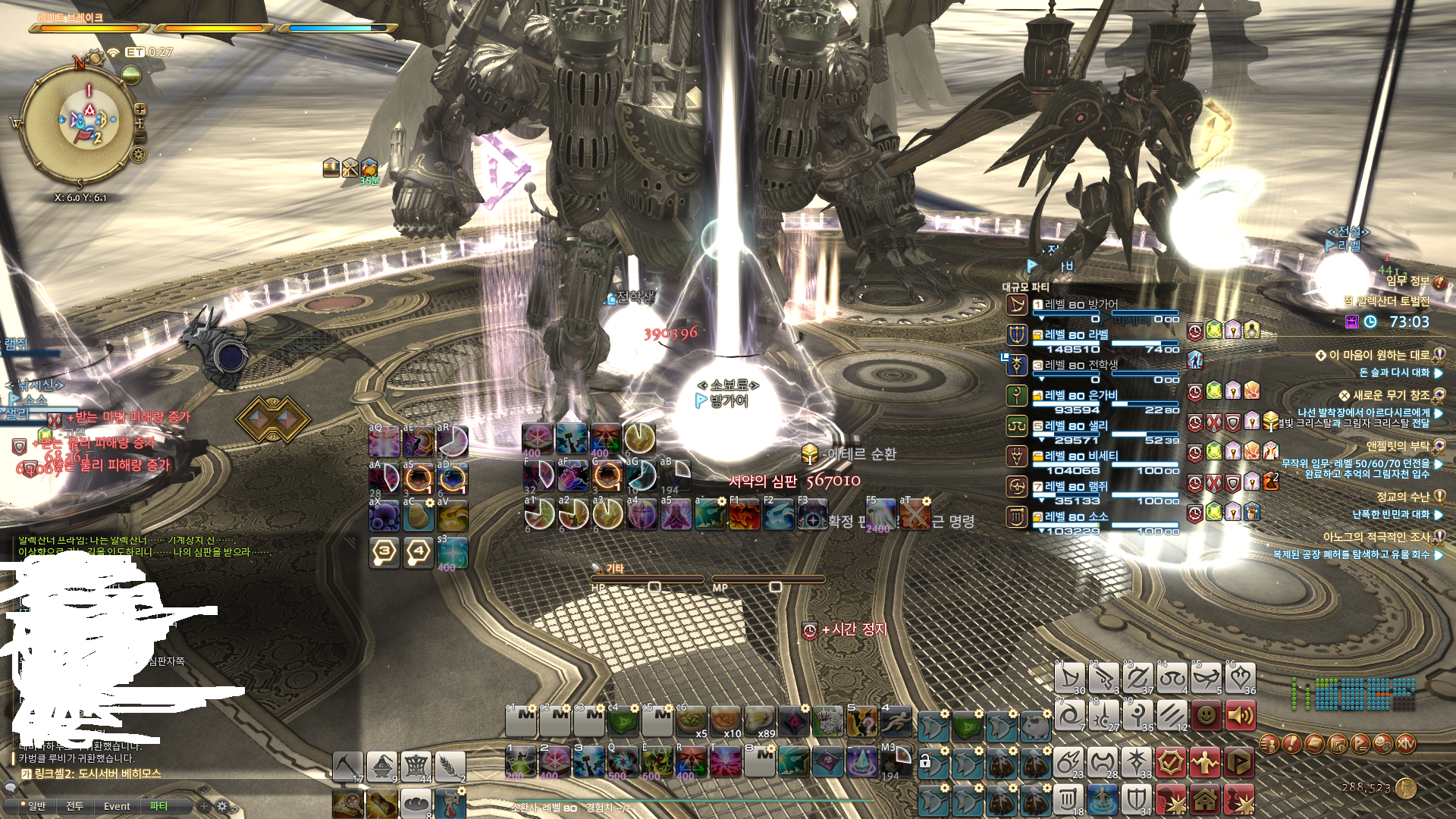1456x819 pixels.
Task: Click the XIV system menu button
Action: [x=1406, y=744]
